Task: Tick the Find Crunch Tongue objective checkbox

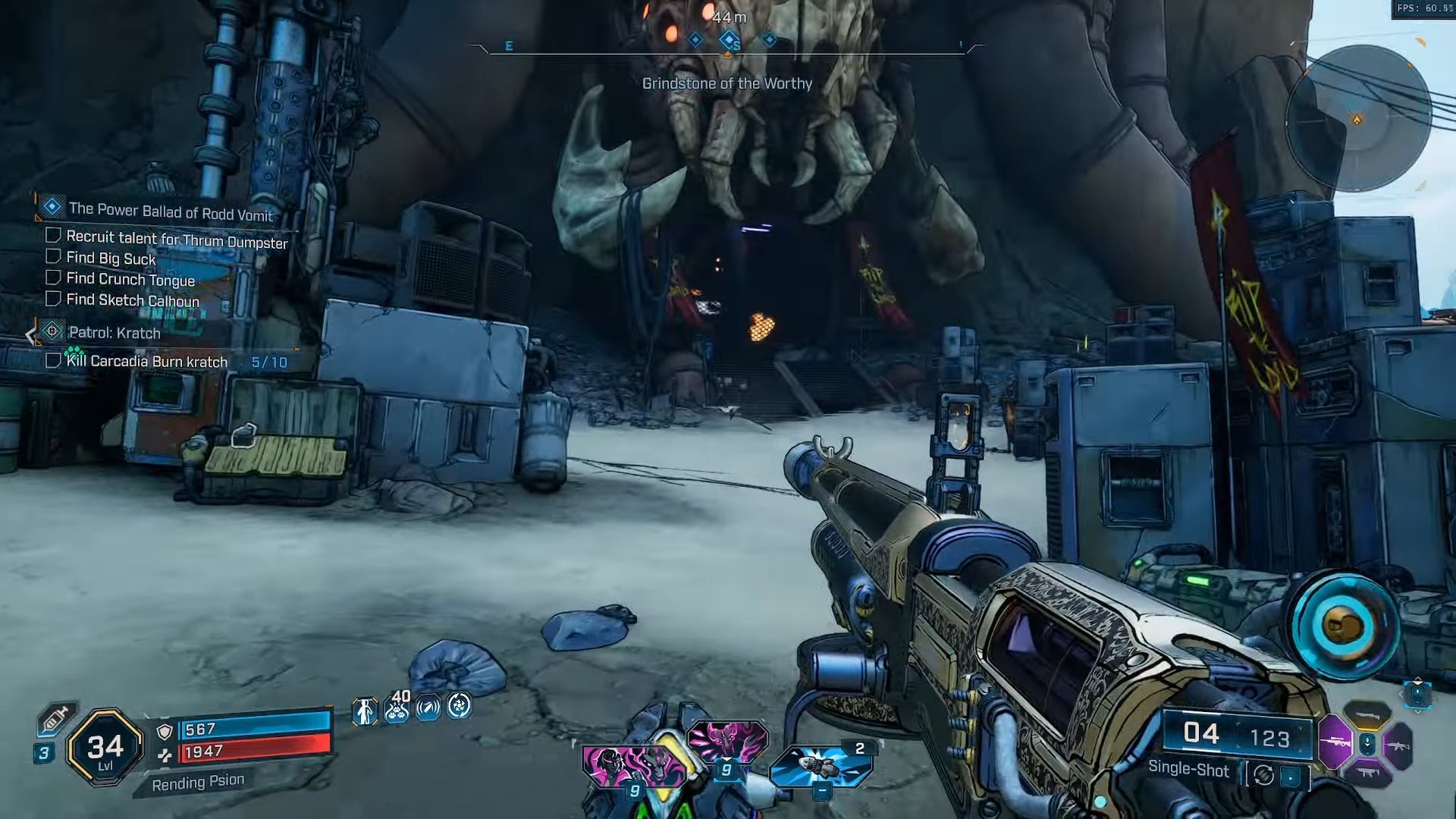Action: tap(53, 278)
